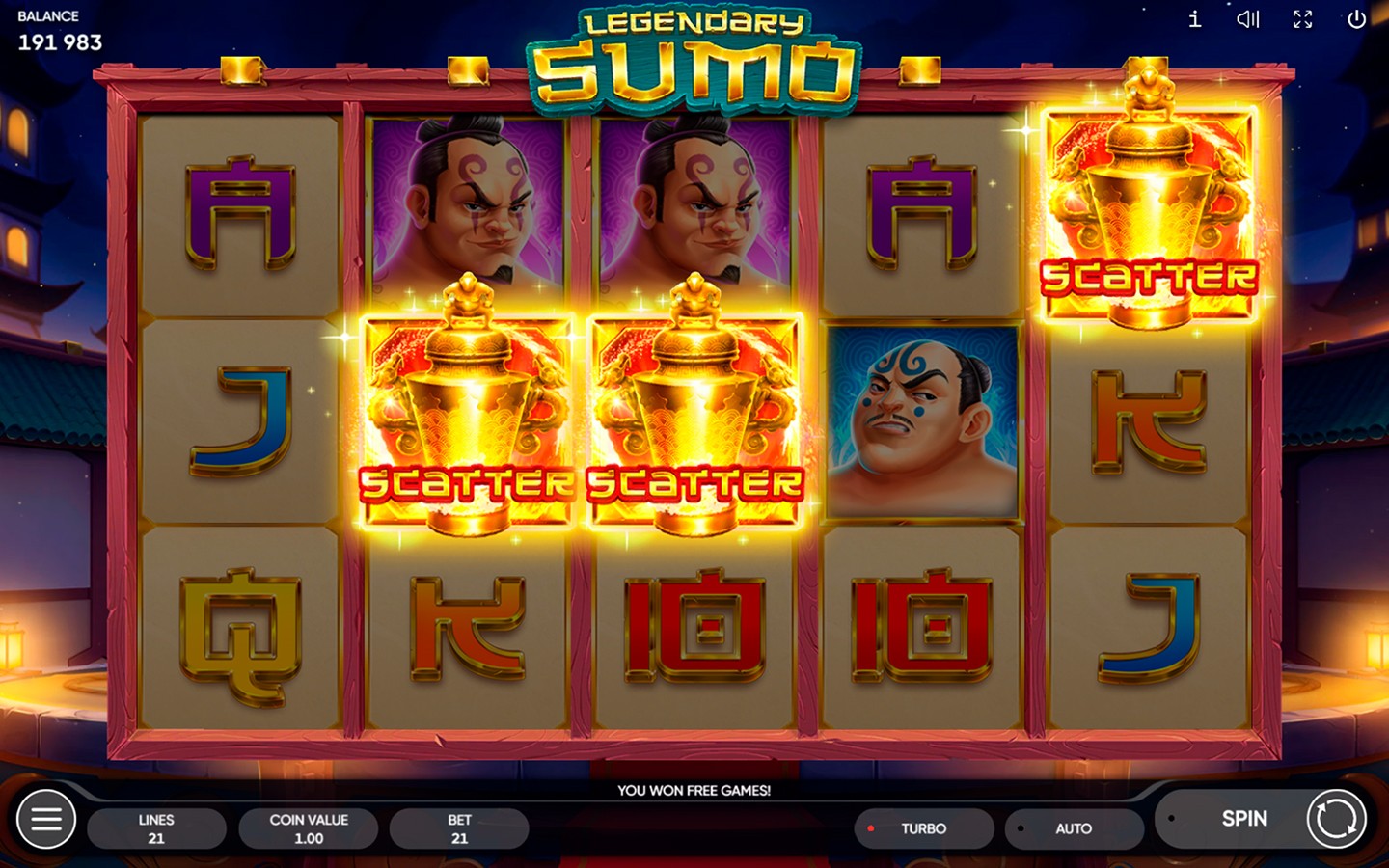The width and height of the screenshot is (1389, 868).
Task: Open the game information panel via the i icon
Action: (1193, 19)
